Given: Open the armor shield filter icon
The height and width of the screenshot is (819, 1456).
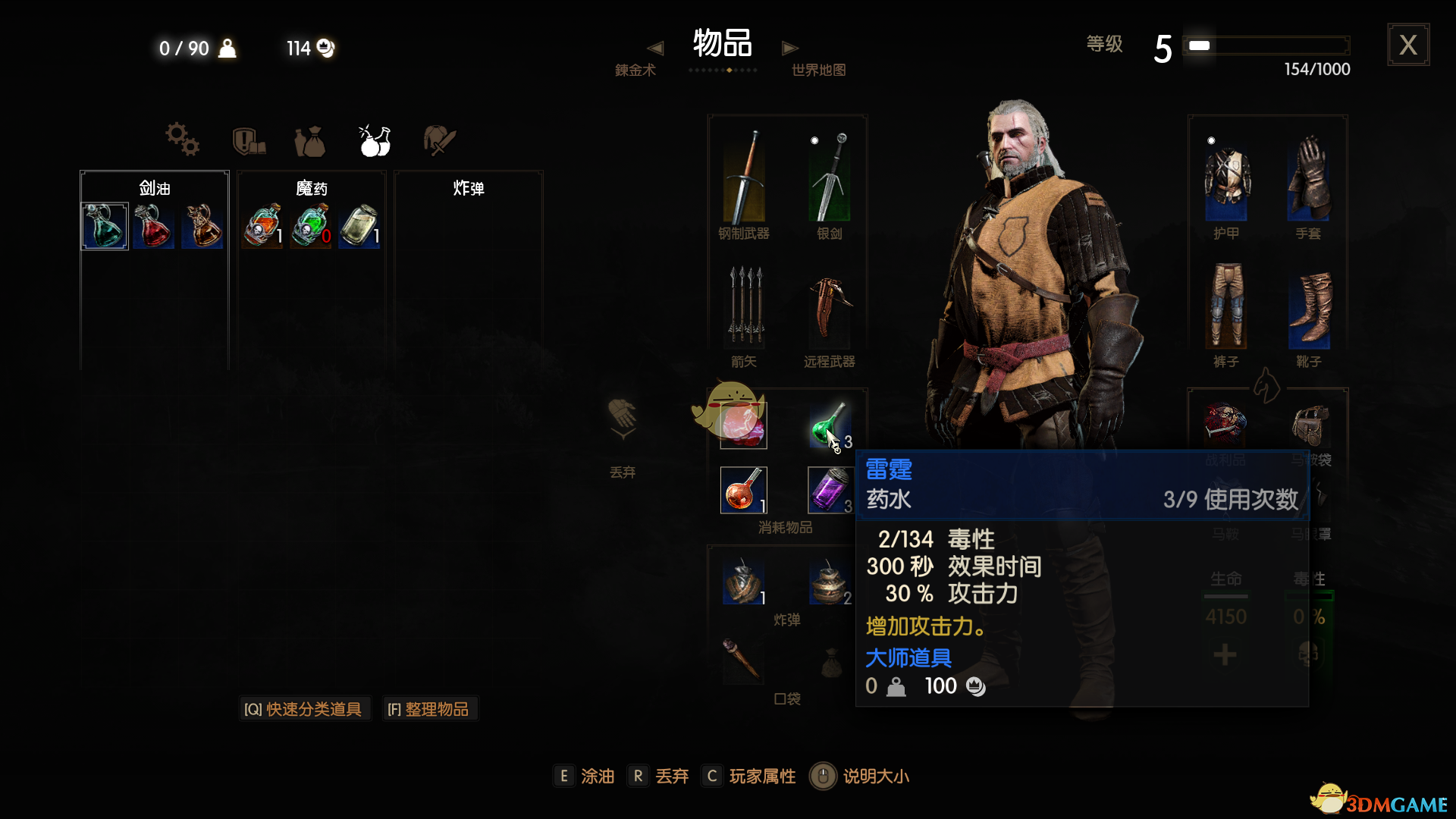Looking at the screenshot, I should [249, 140].
